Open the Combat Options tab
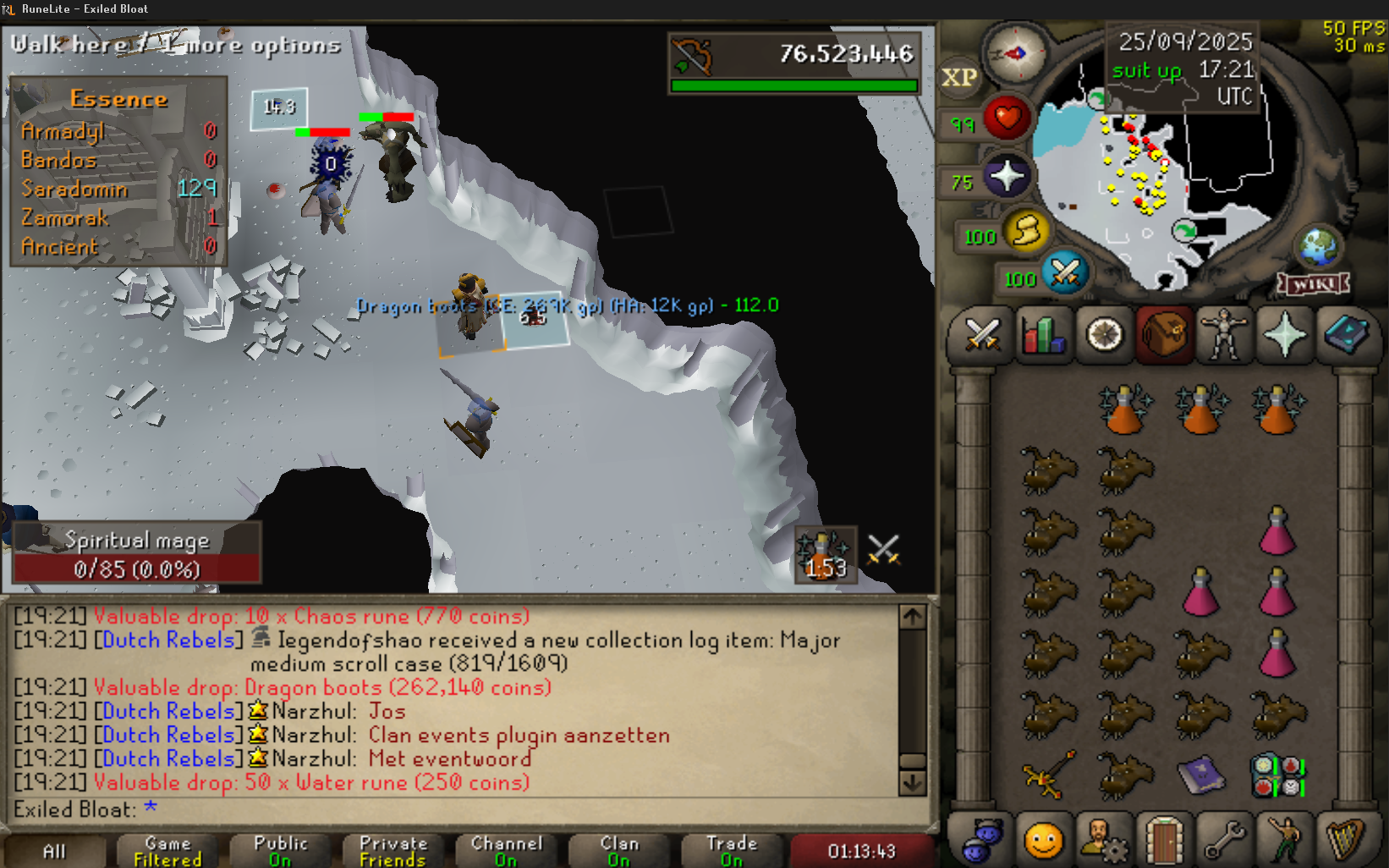The width and height of the screenshot is (1389, 868). tap(983, 336)
